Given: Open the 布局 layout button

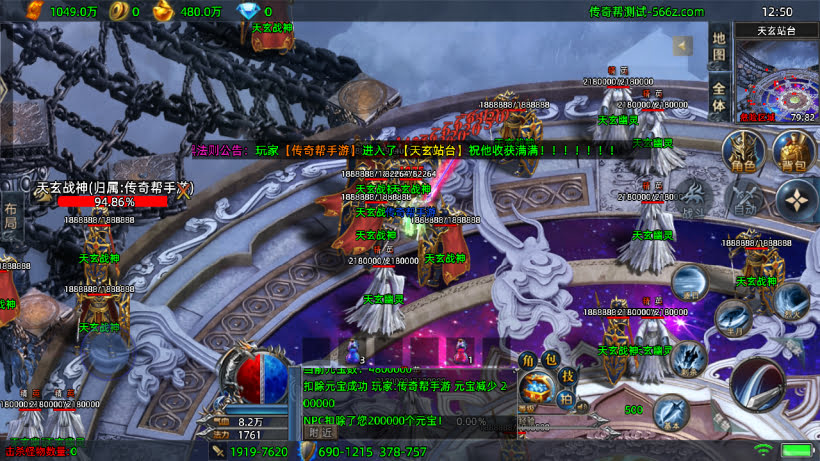Looking at the screenshot, I should pyautogui.click(x=10, y=215).
